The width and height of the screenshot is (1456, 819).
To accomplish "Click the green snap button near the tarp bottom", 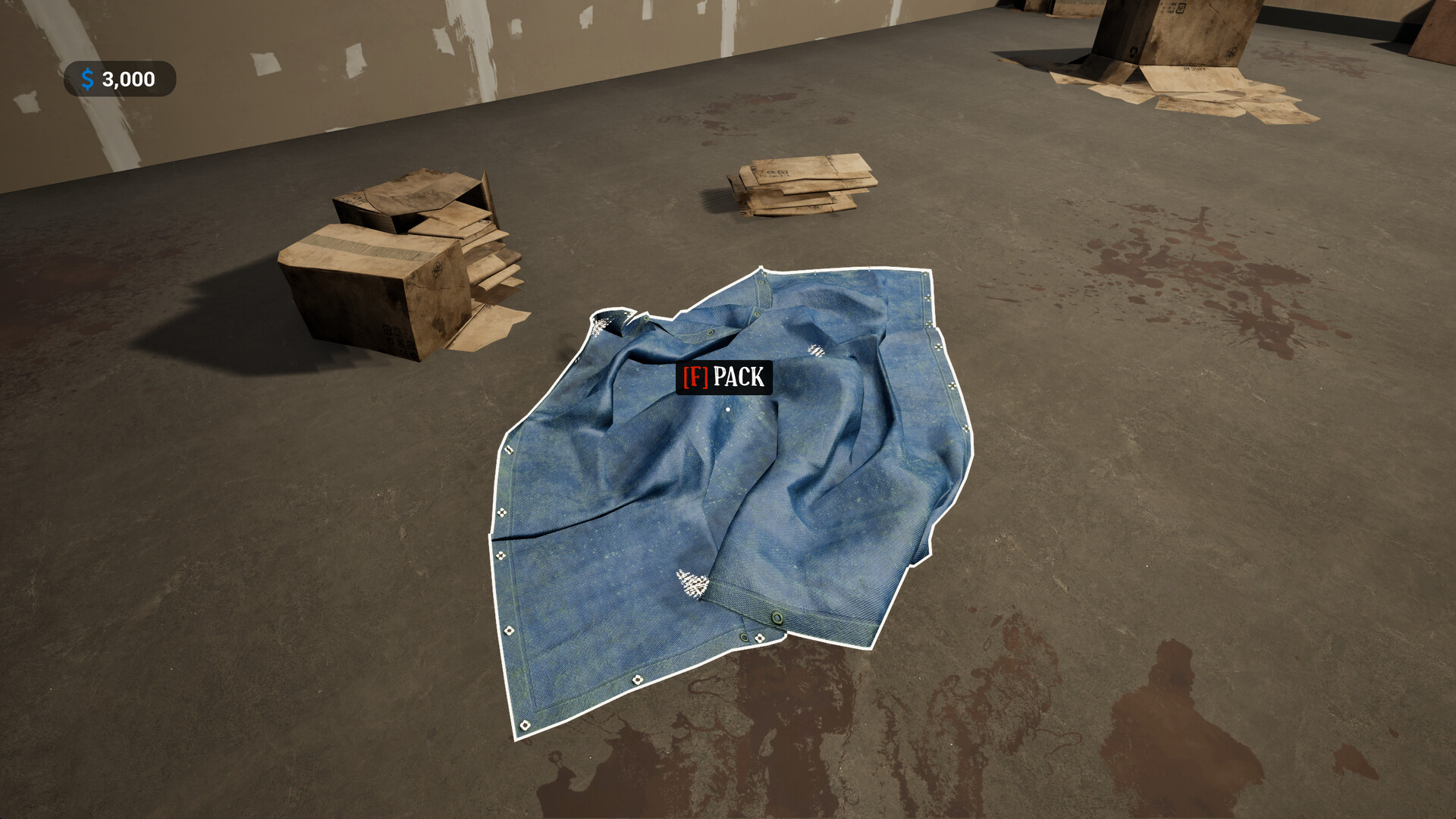I will 777,617.
